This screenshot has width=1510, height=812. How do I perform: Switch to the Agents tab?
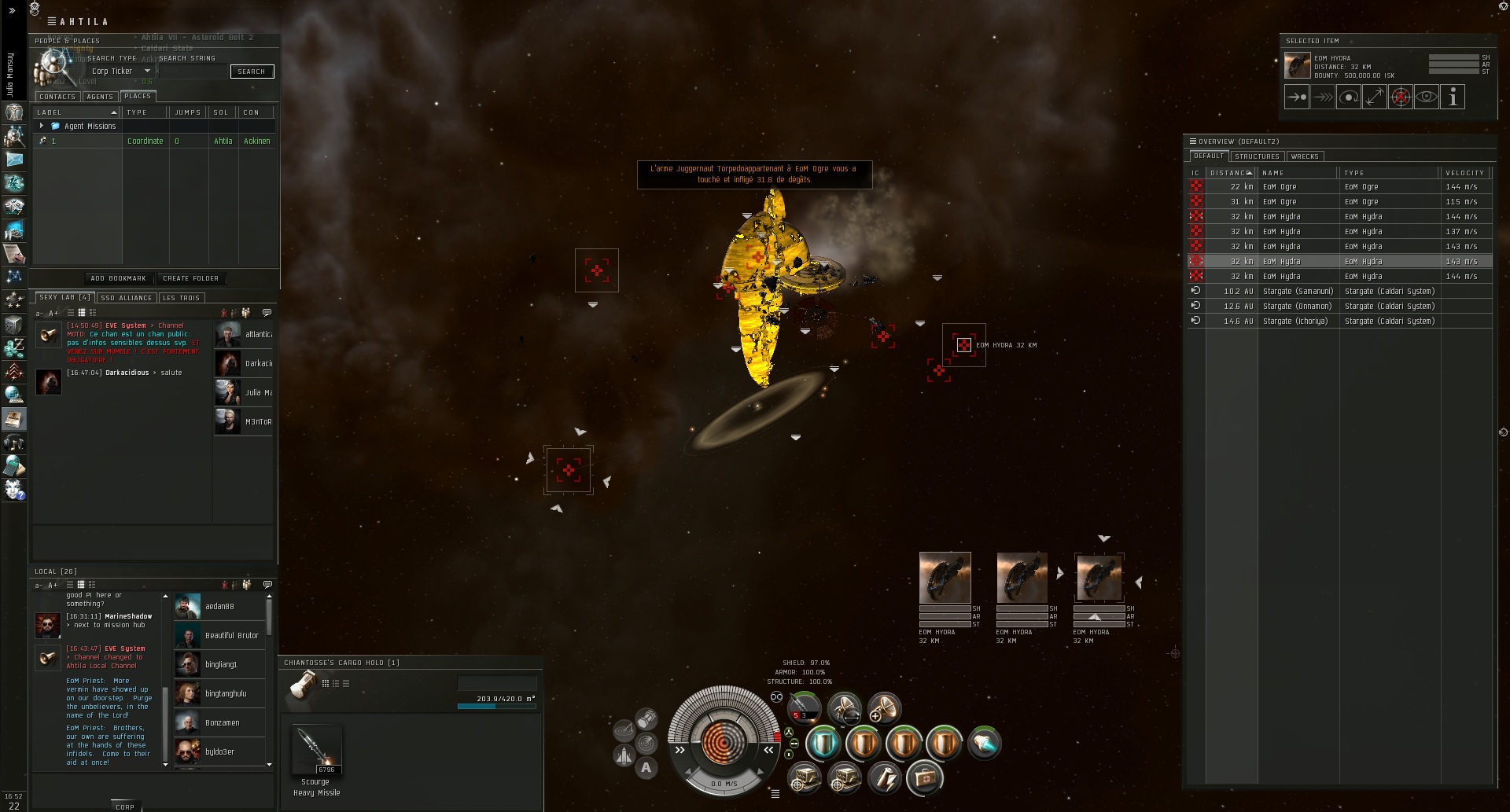pyautogui.click(x=100, y=97)
